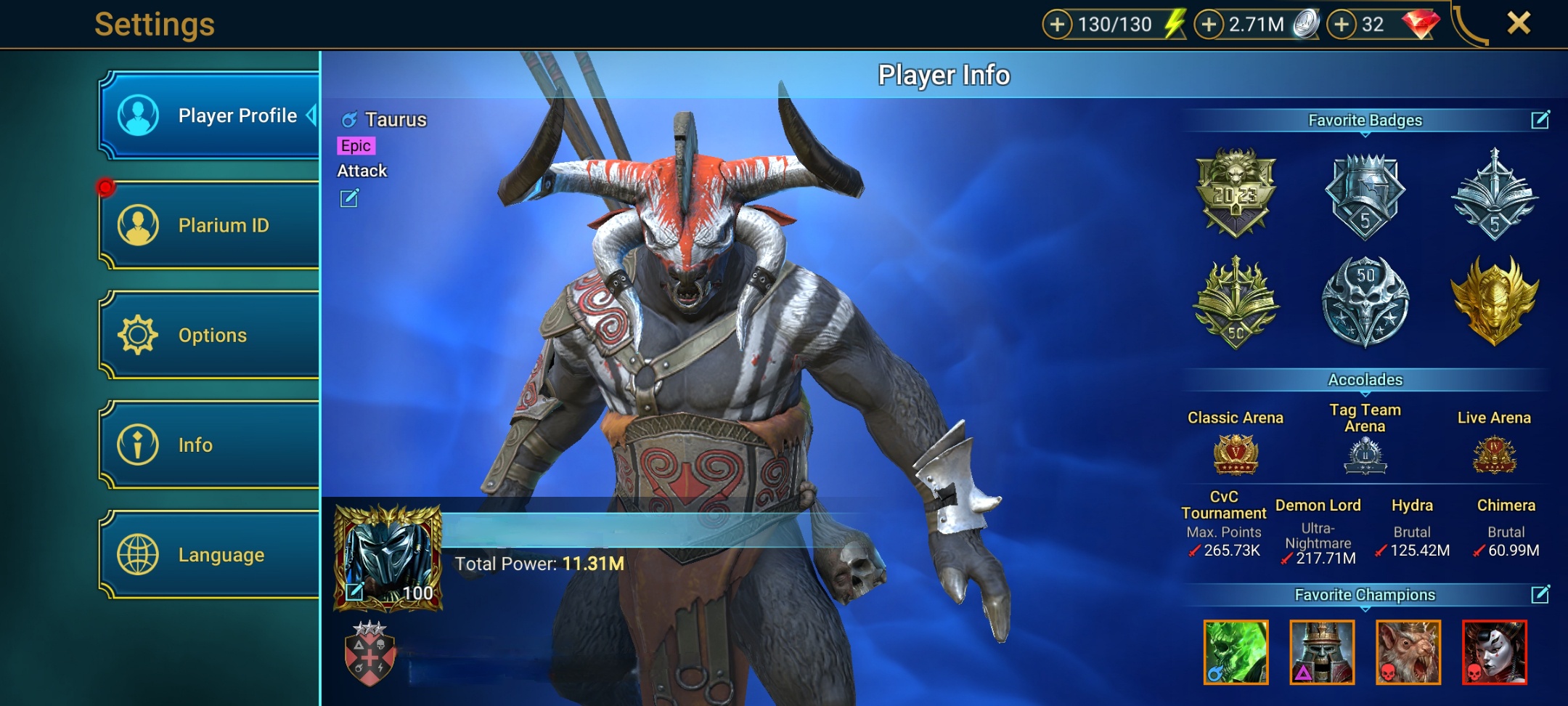
Task: Select the green skull favorite champion
Action: (x=1236, y=652)
